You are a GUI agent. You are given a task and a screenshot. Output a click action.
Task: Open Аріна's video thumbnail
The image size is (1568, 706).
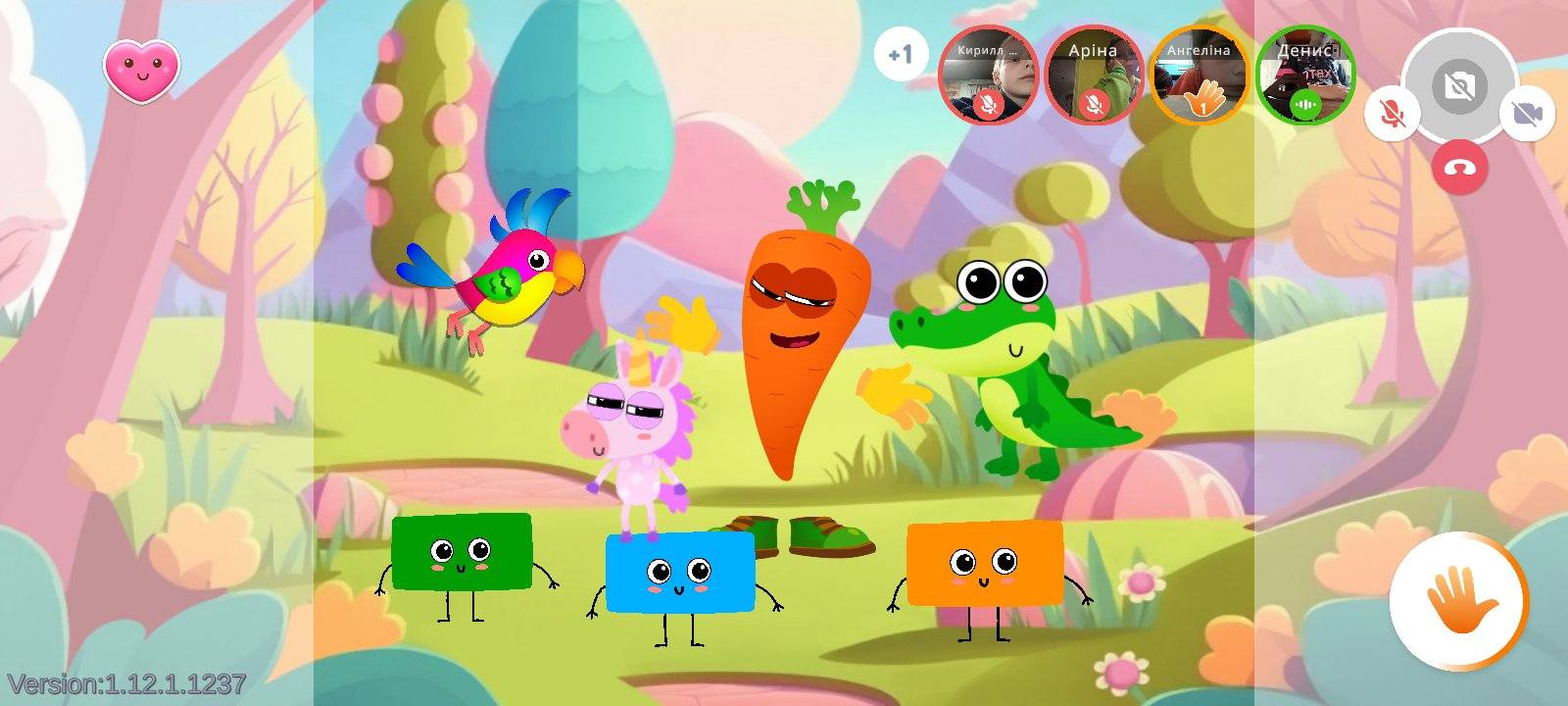(1094, 75)
